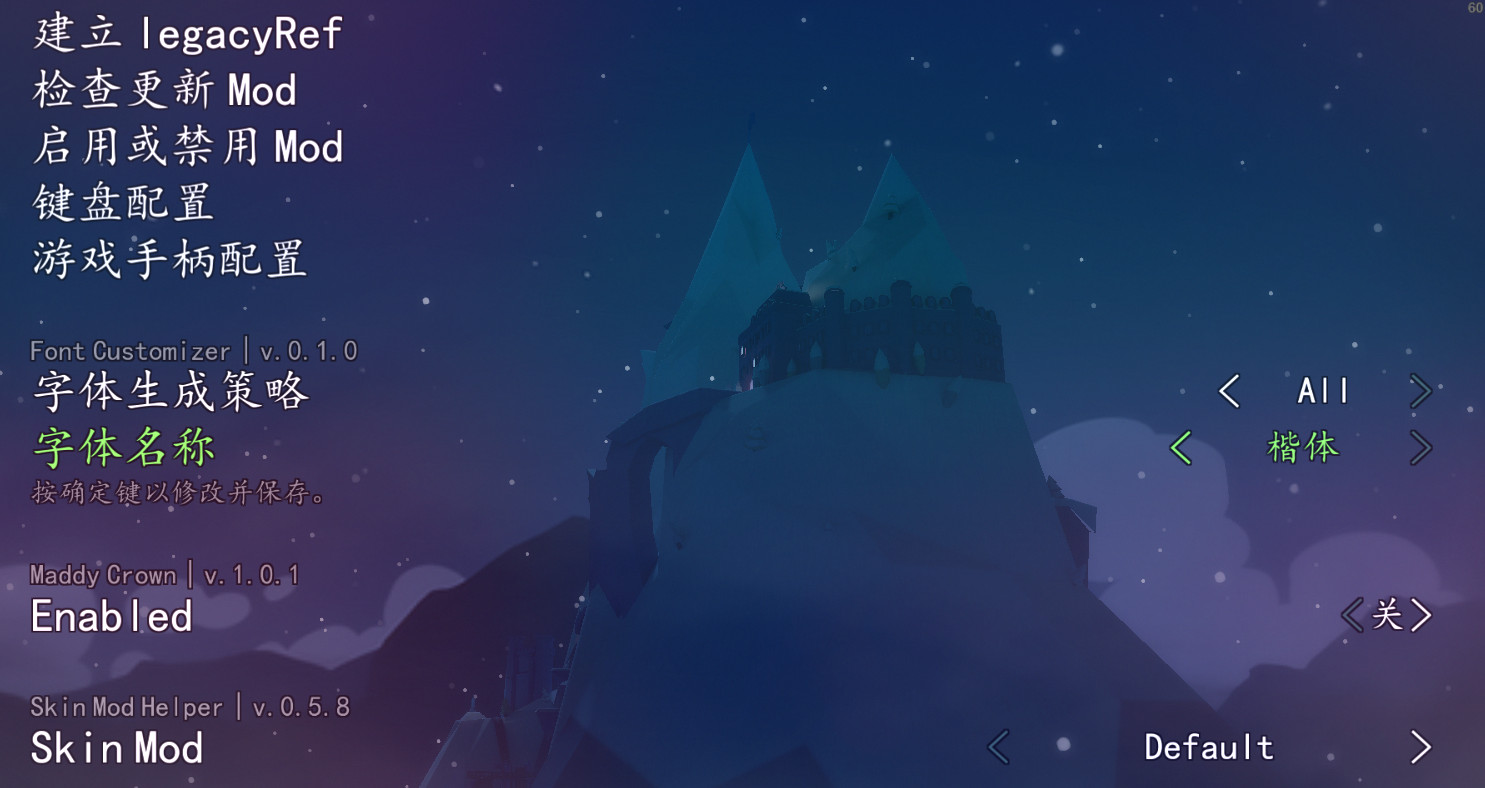The width and height of the screenshot is (1485, 788).
Task: Select the Skin Mod setting row
Action: tap(117, 747)
